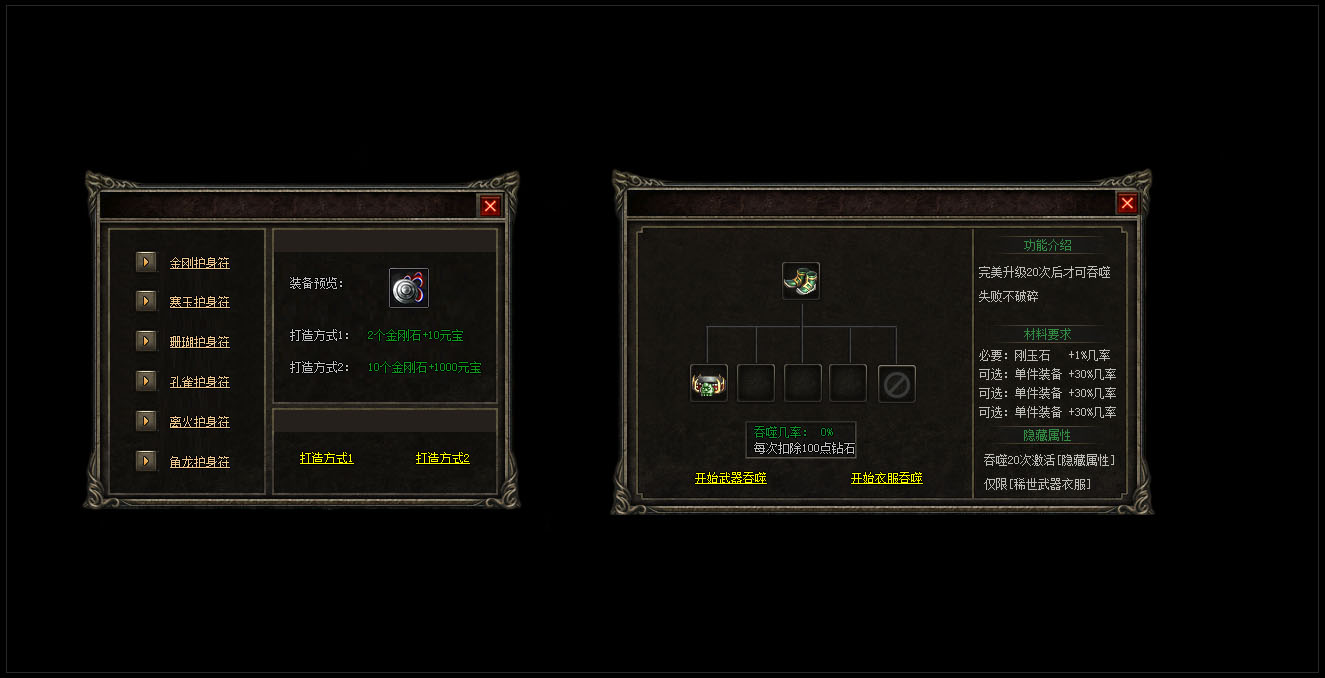Choose the 寒玉护身符 entry
Screen dimensions: 1325x678
(199, 302)
